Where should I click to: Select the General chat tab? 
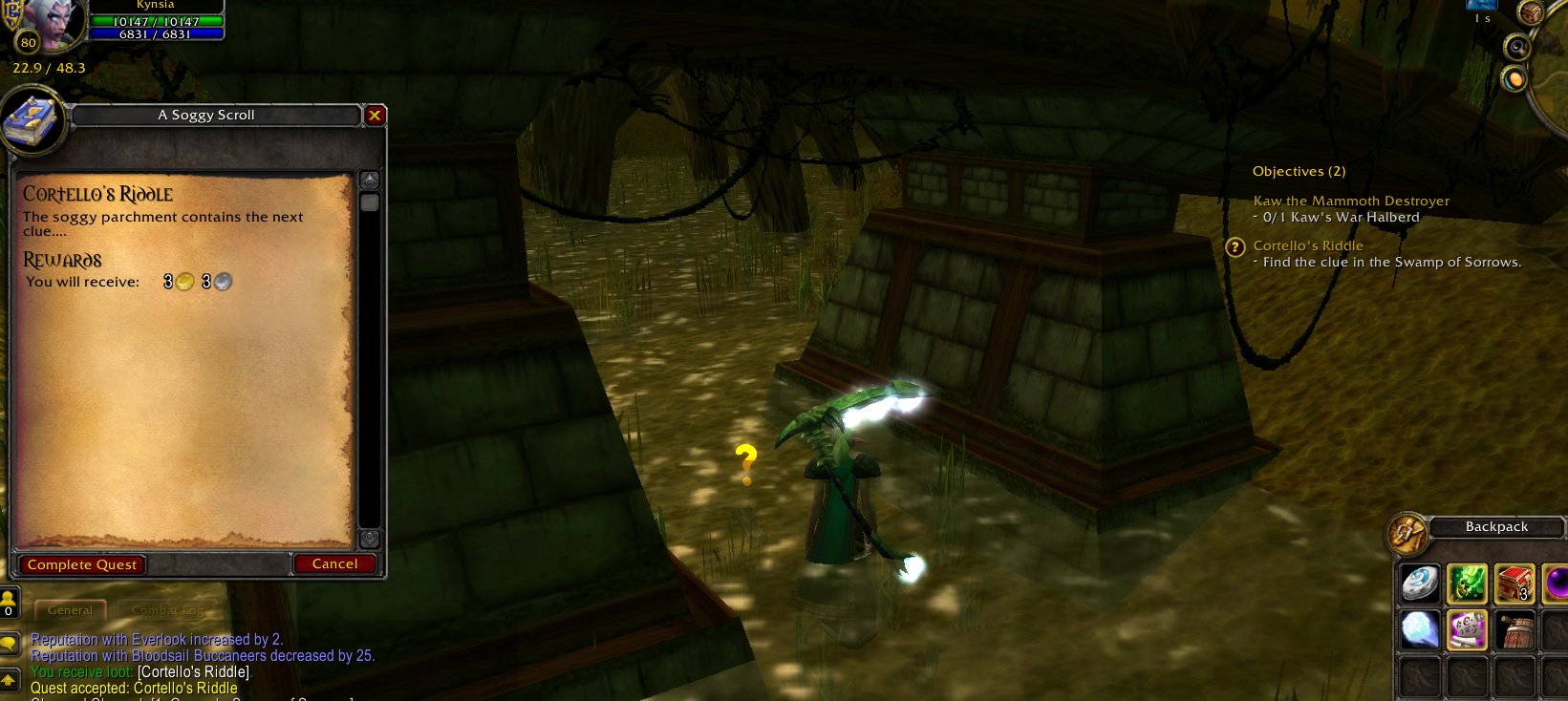[x=70, y=609]
